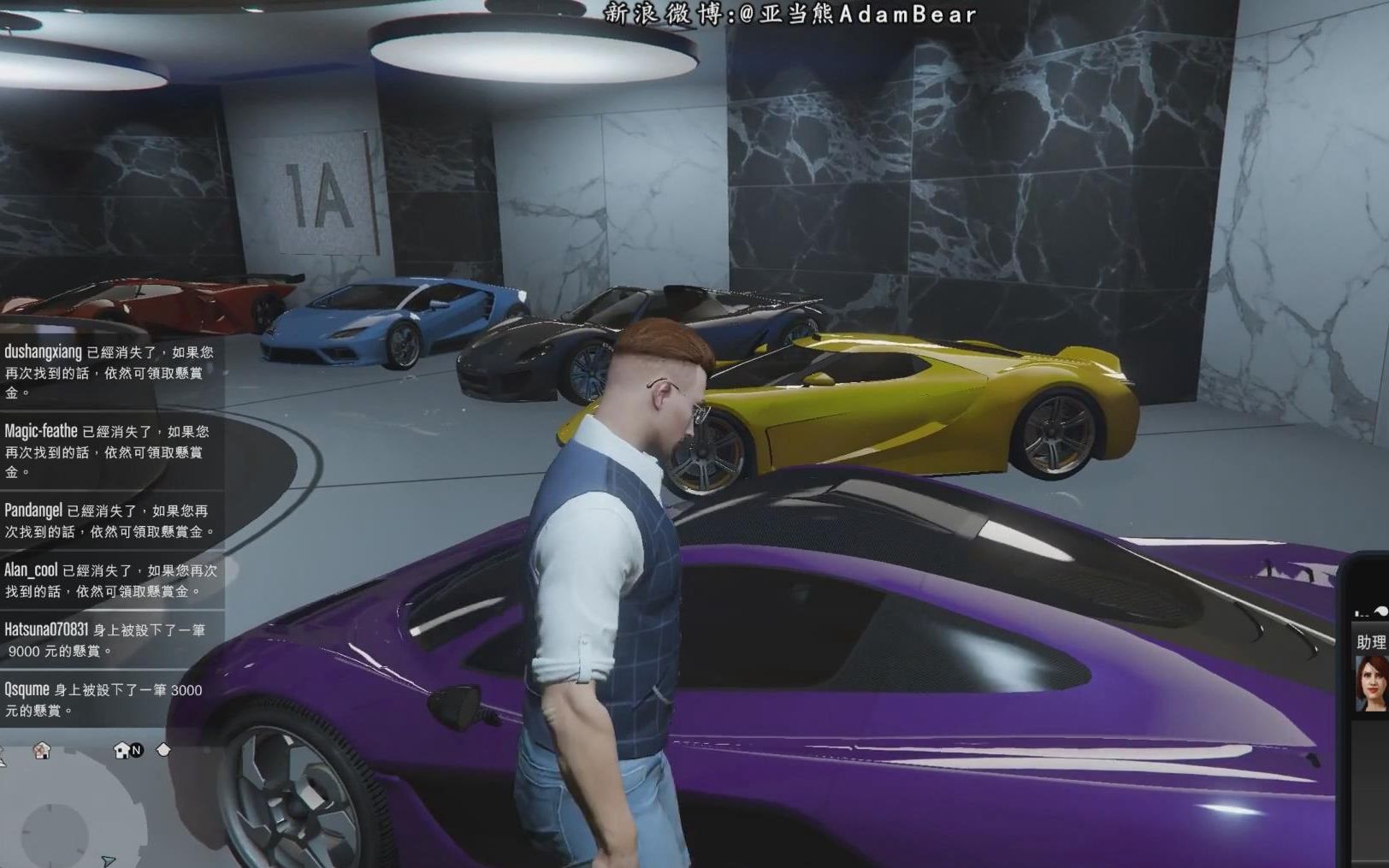
Task: Click Alan_cool's name in the chat feed
Action: click(x=33, y=570)
